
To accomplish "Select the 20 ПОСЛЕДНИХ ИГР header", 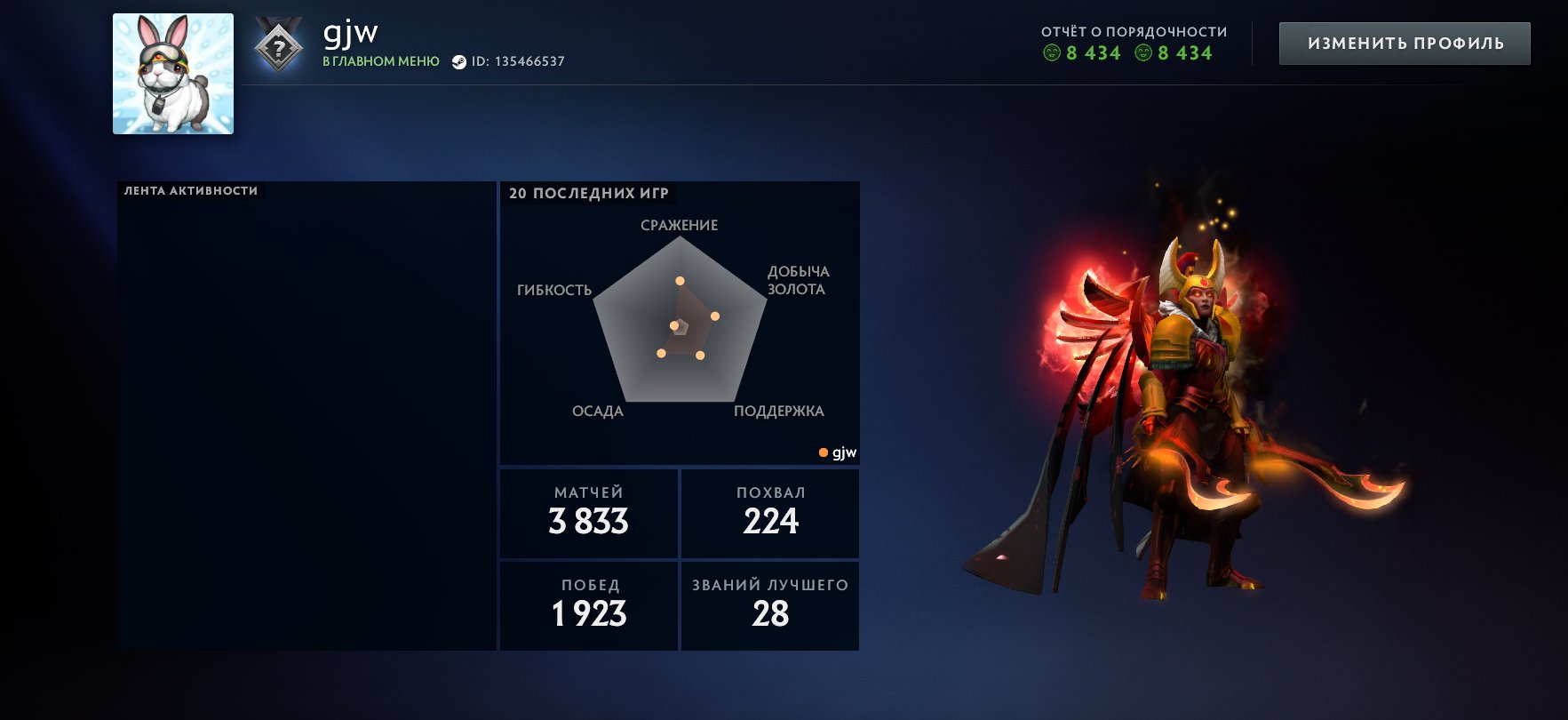I will 589,192.
